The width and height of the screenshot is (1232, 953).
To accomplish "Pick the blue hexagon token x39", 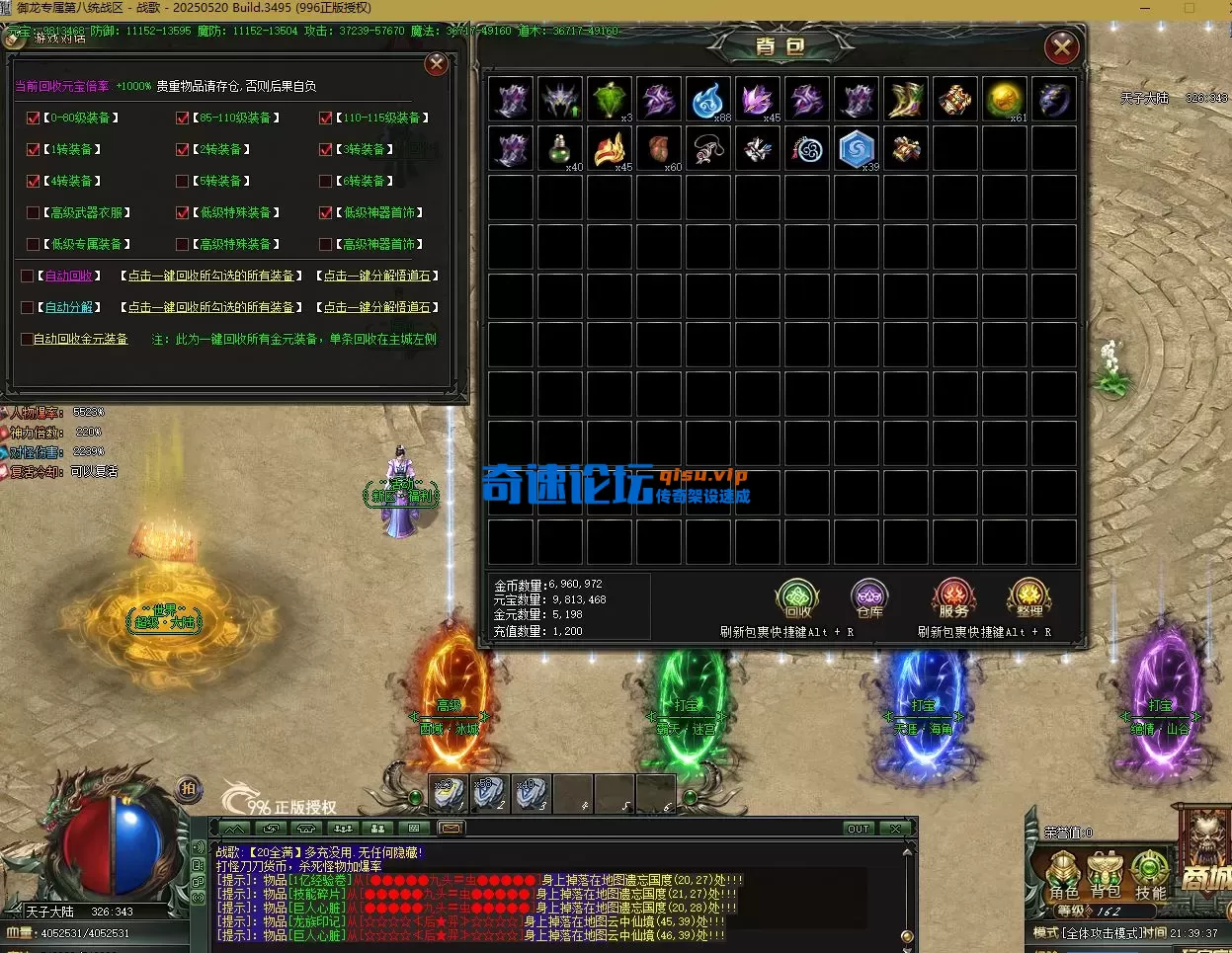I will coord(857,149).
